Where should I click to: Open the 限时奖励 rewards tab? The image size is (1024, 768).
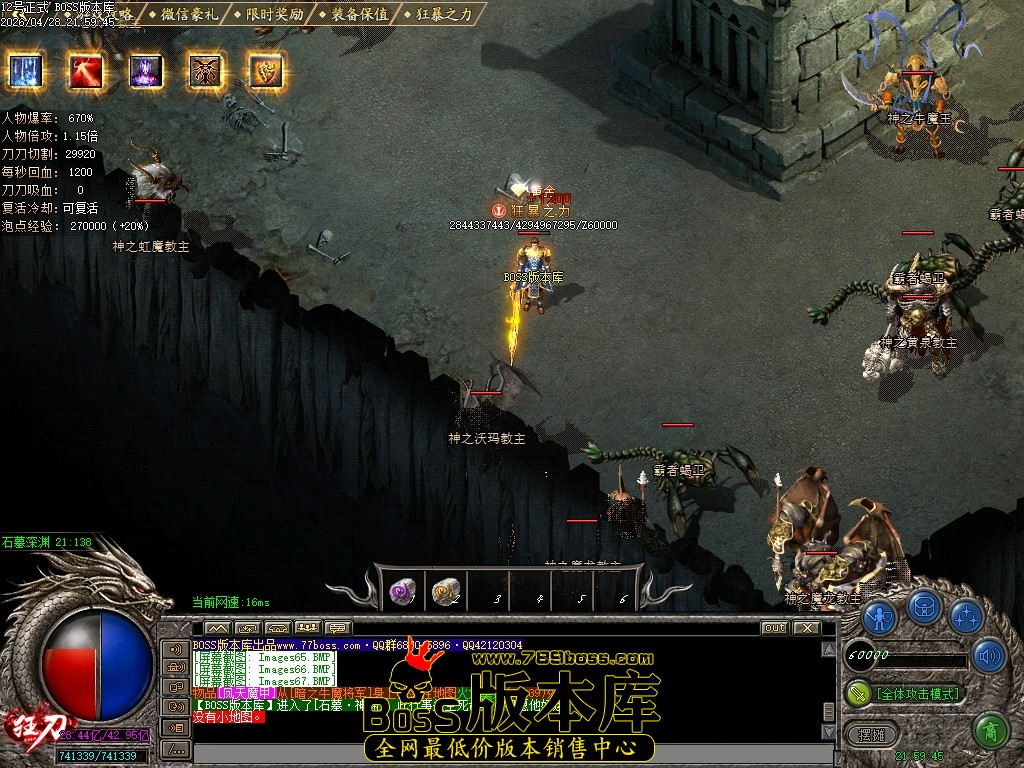[270, 14]
